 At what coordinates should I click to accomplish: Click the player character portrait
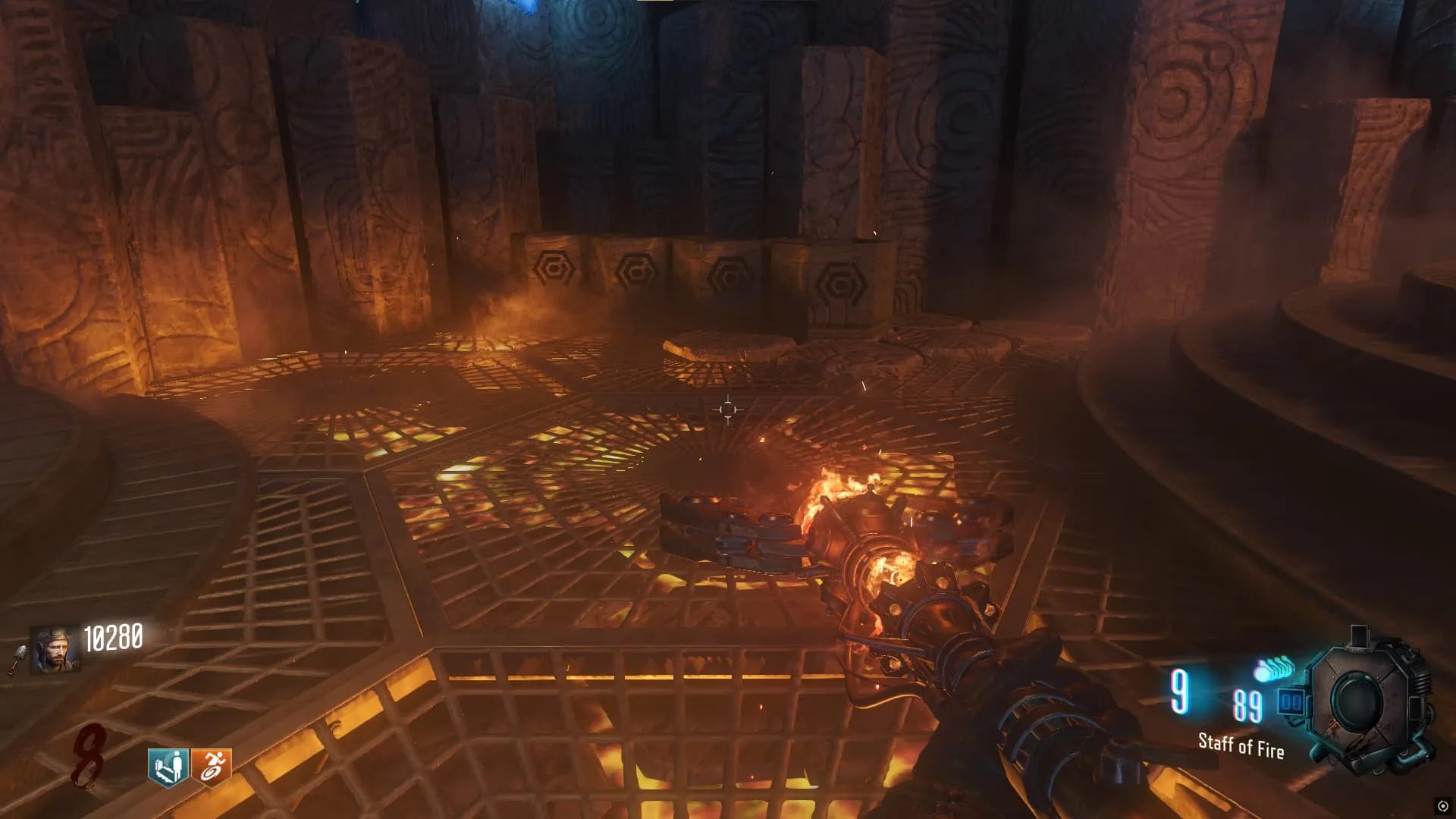click(x=55, y=650)
